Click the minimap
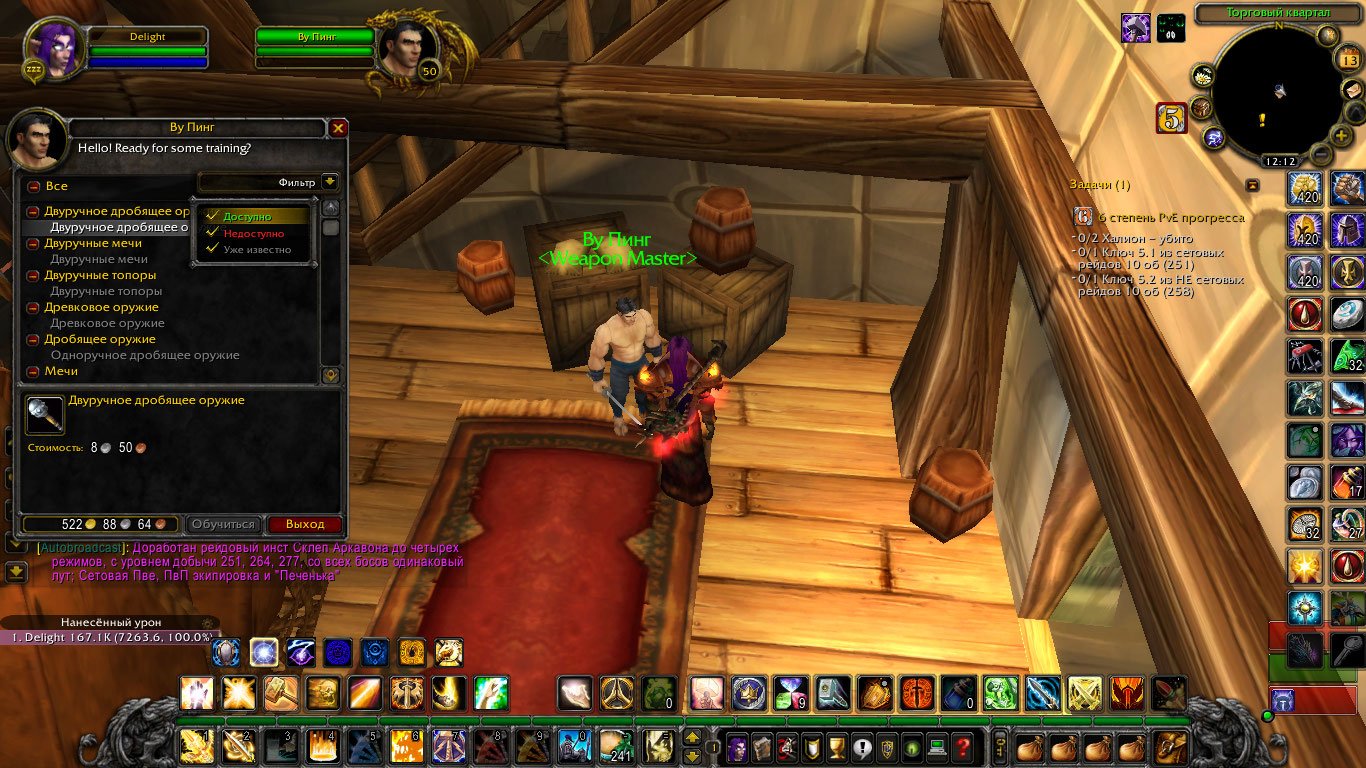 coord(1279,92)
